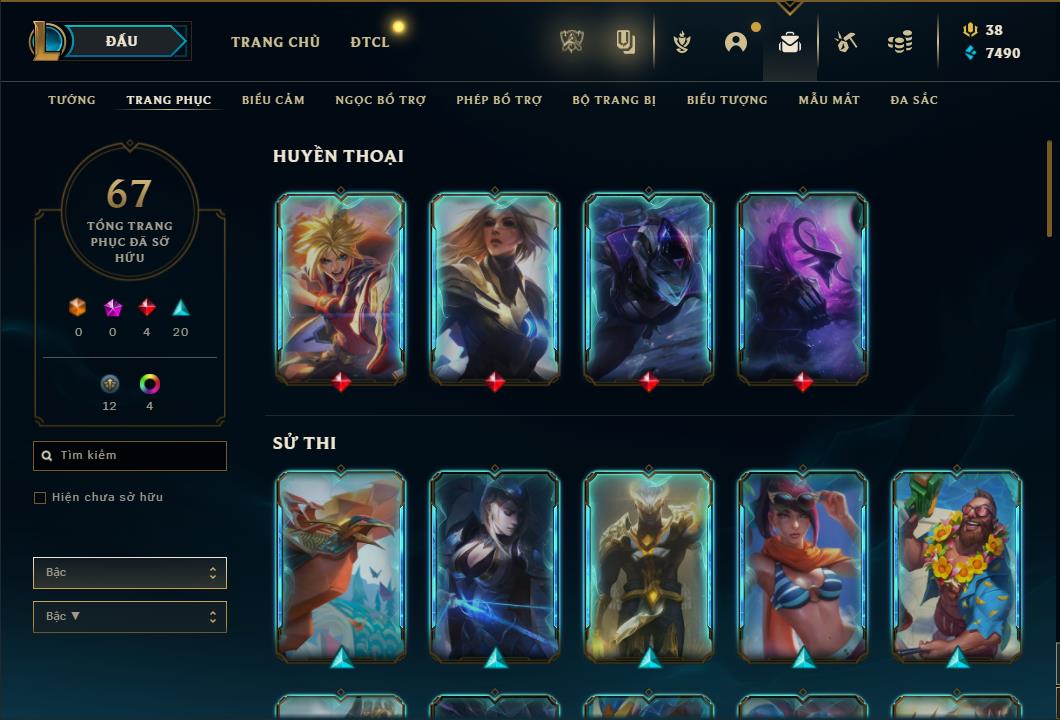
Task: Open the coin stack store icon
Action: [900, 42]
